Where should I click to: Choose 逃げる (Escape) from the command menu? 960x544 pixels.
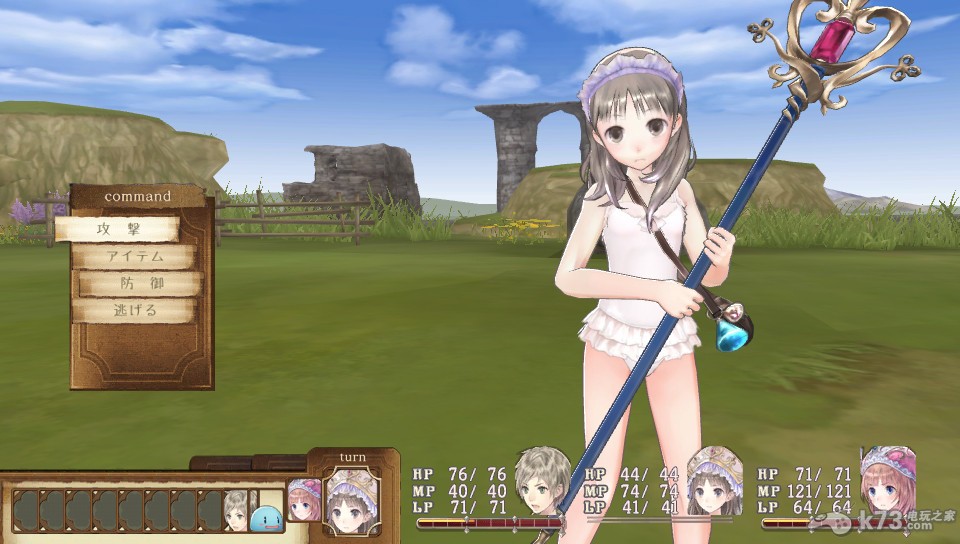(x=134, y=311)
